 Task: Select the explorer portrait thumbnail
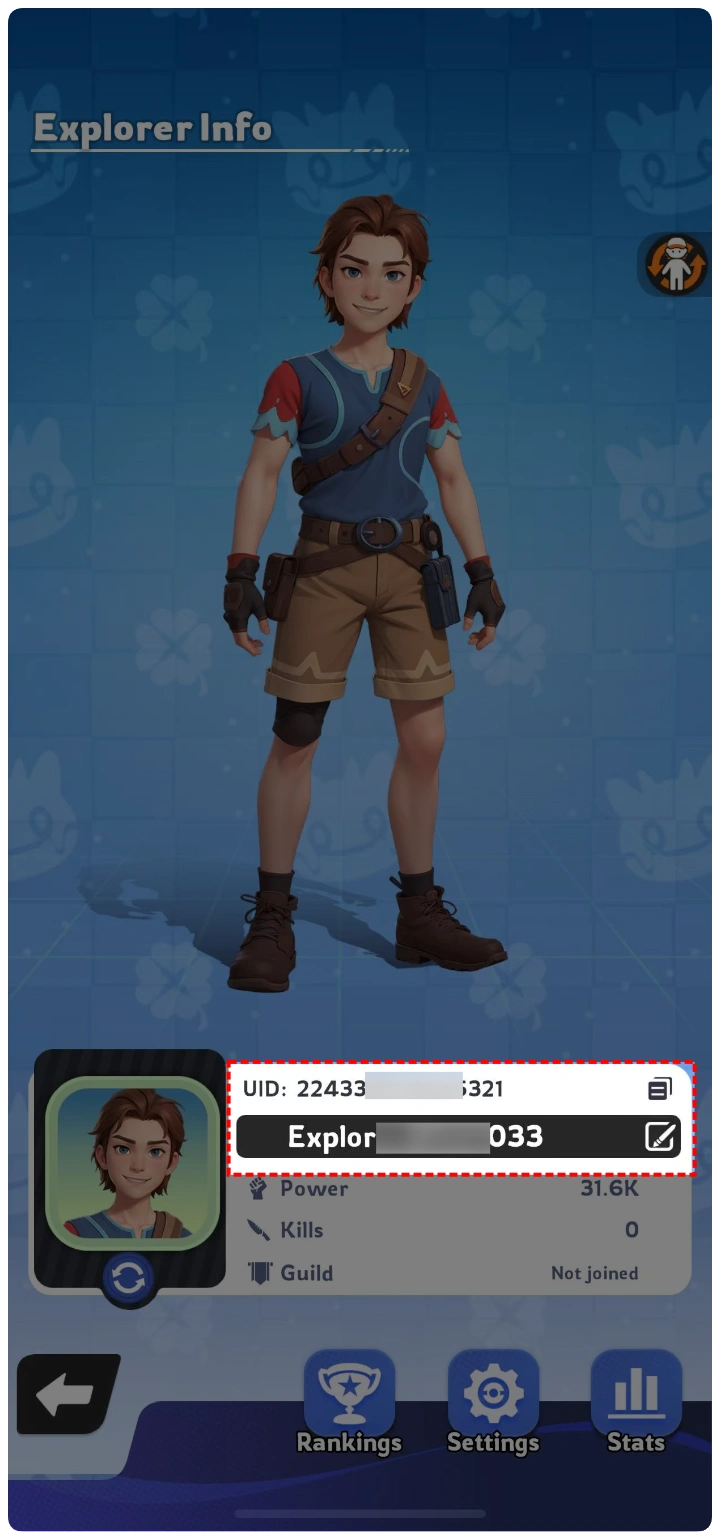click(132, 1162)
